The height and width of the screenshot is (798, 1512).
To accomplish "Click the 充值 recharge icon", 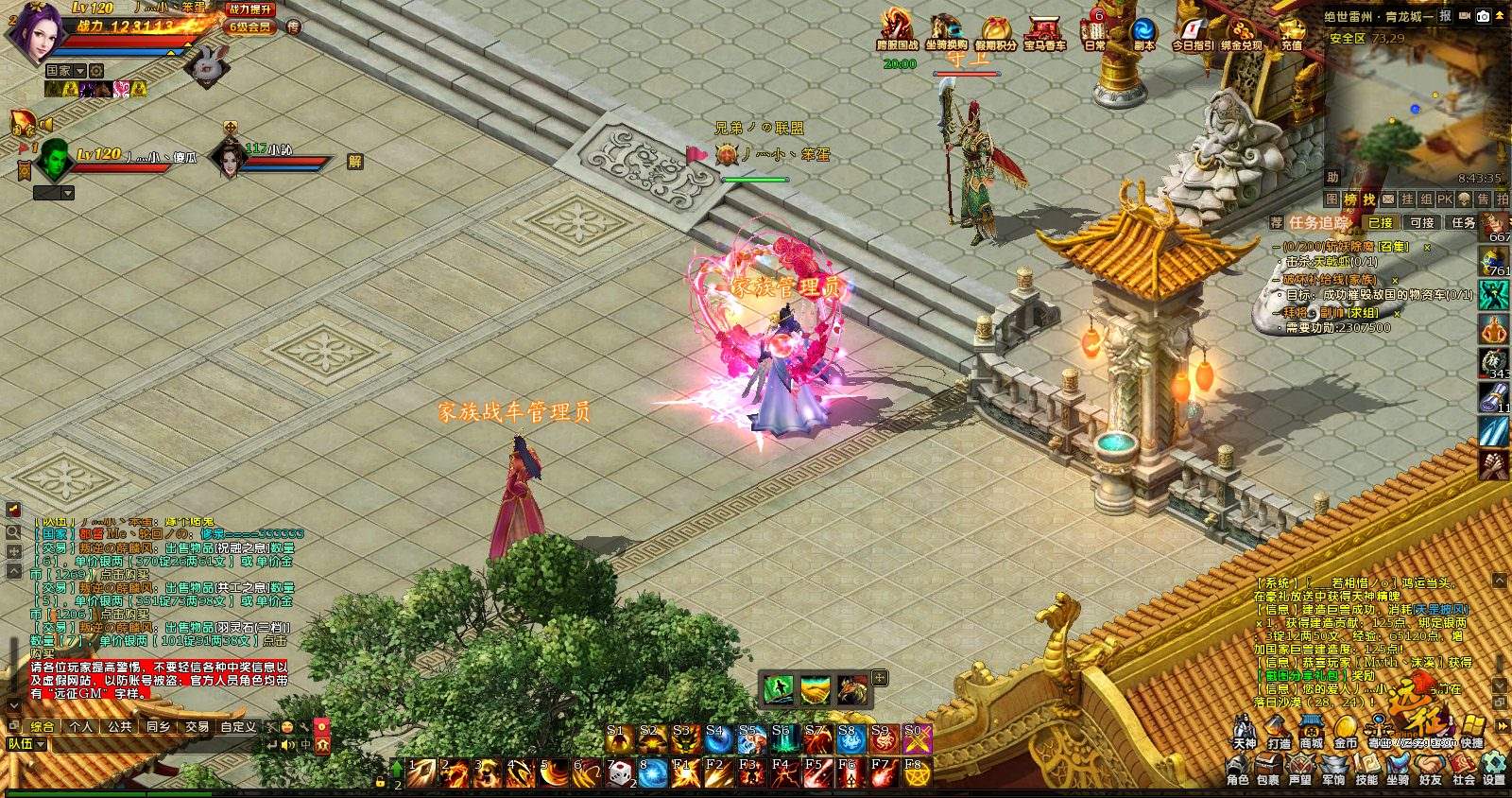I will pyautogui.click(x=1292, y=34).
